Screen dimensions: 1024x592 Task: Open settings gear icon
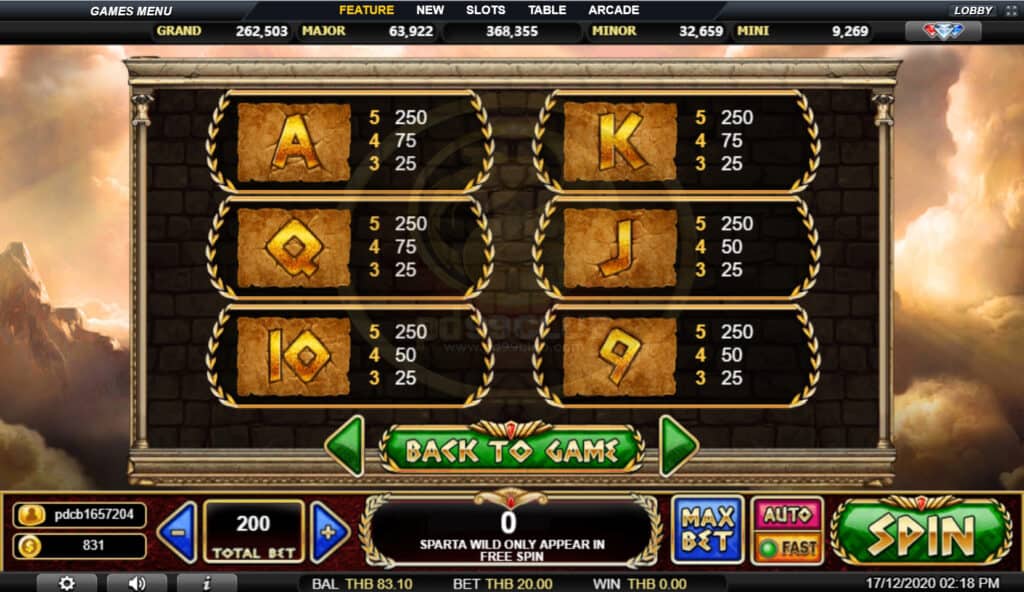tap(67, 583)
